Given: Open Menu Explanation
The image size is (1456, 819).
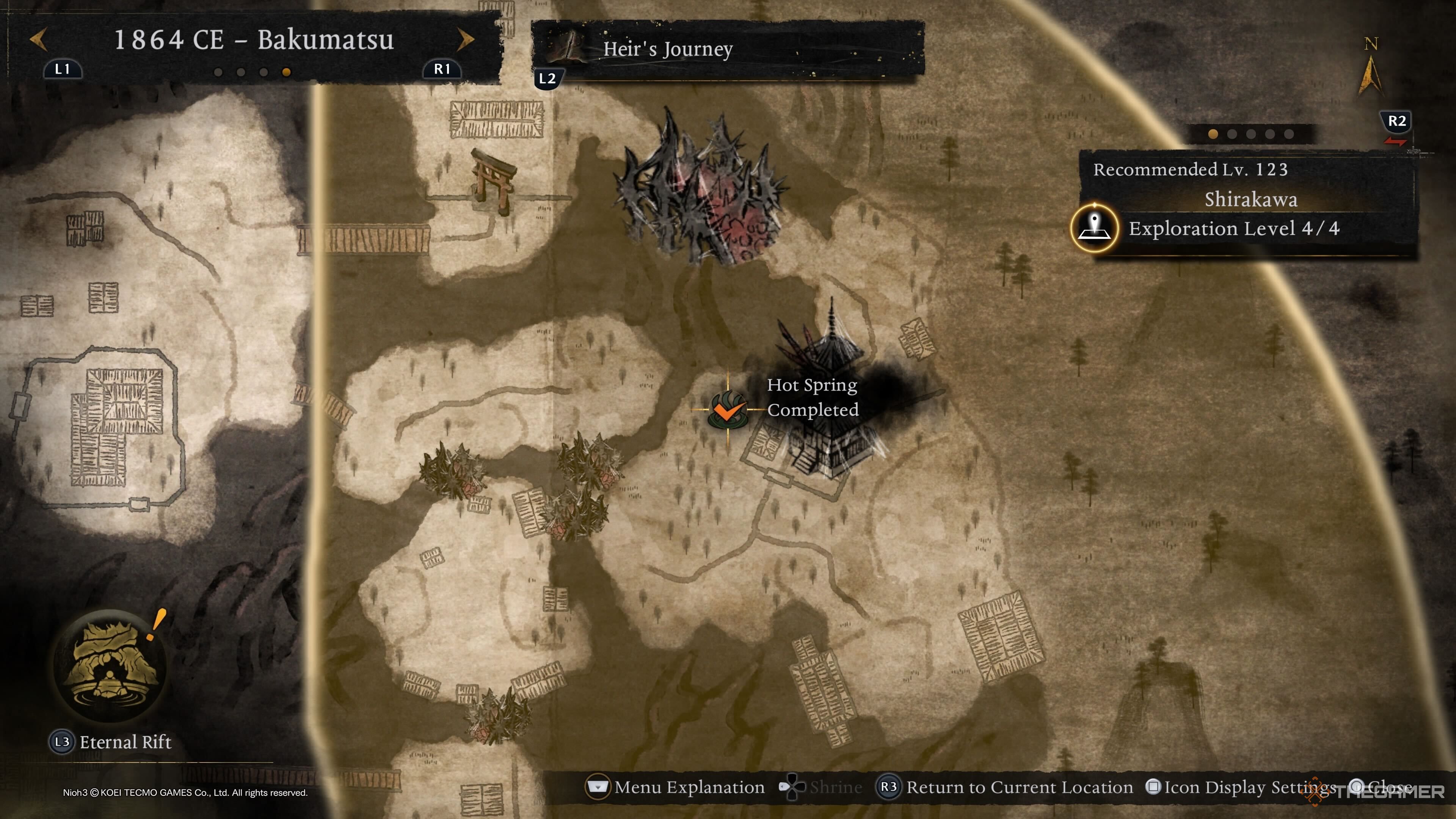Looking at the screenshot, I should coord(676,788).
